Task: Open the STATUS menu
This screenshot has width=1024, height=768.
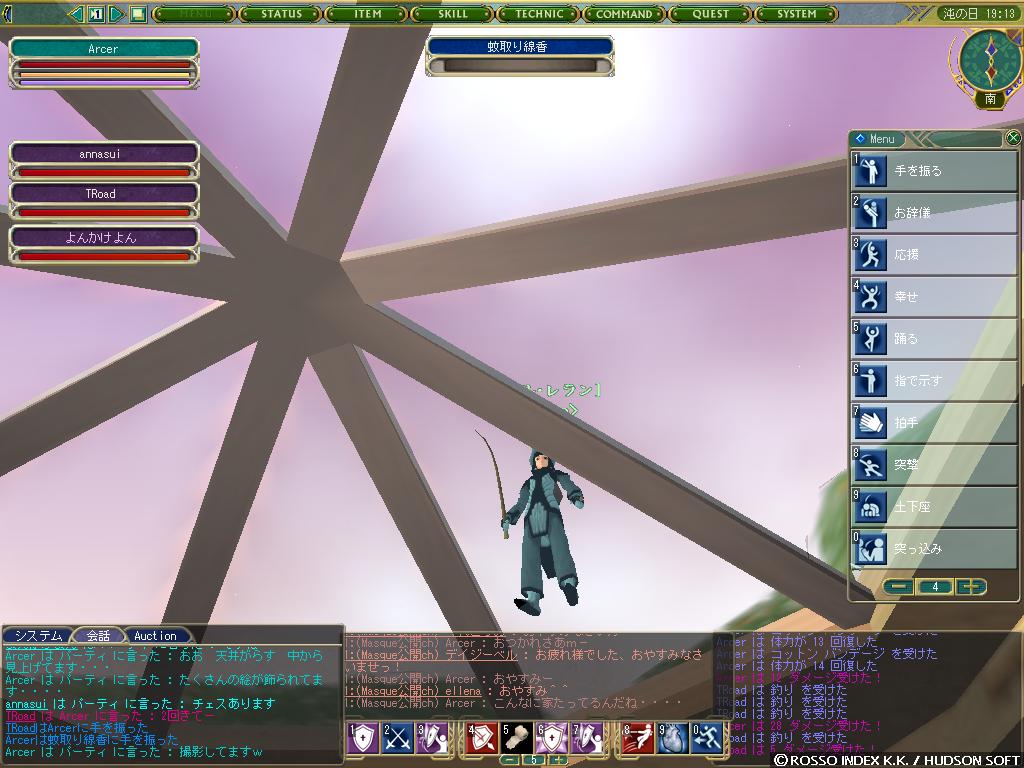Action: point(281,14)
